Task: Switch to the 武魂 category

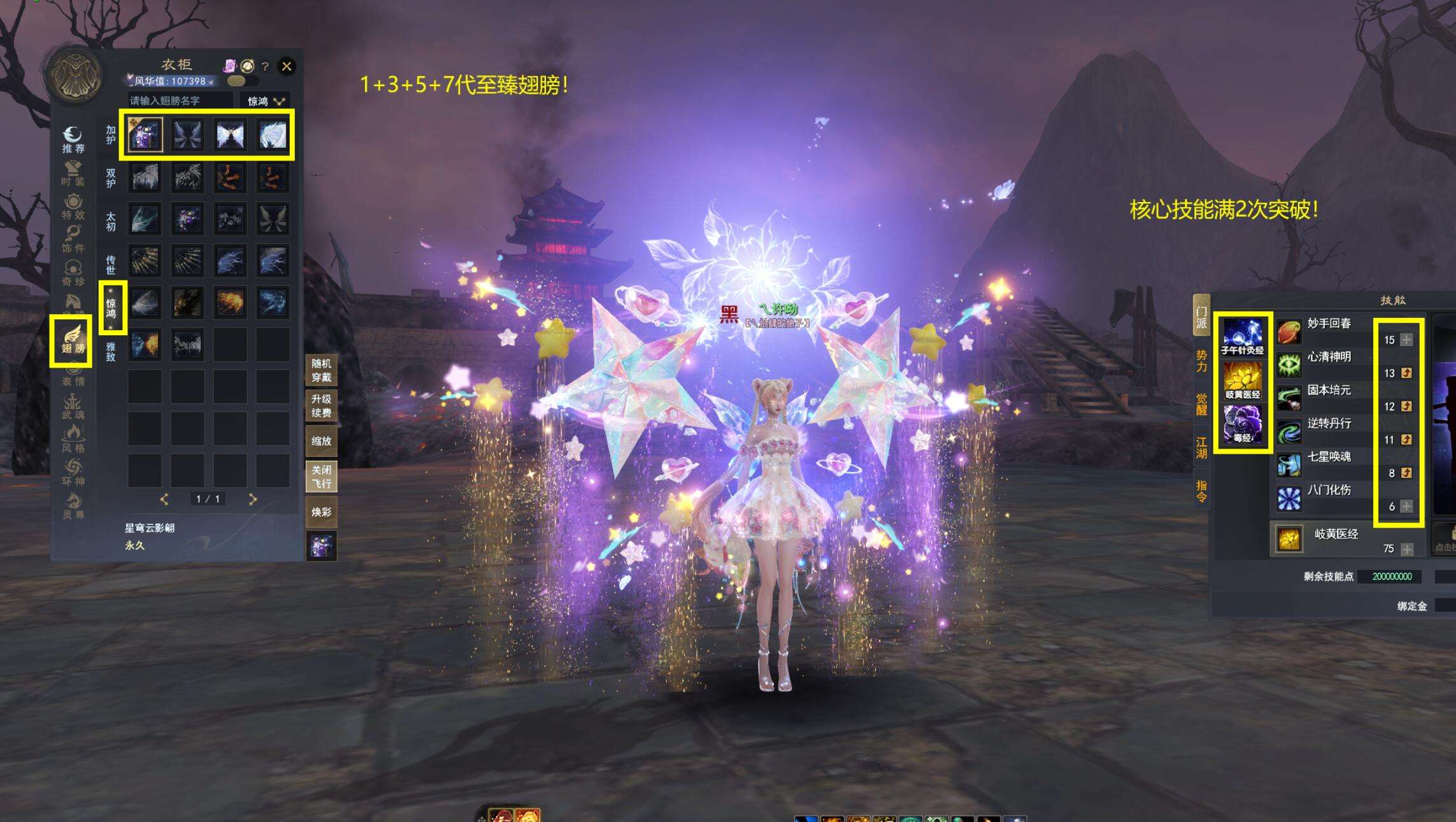Action: click(x=73, y=407)
